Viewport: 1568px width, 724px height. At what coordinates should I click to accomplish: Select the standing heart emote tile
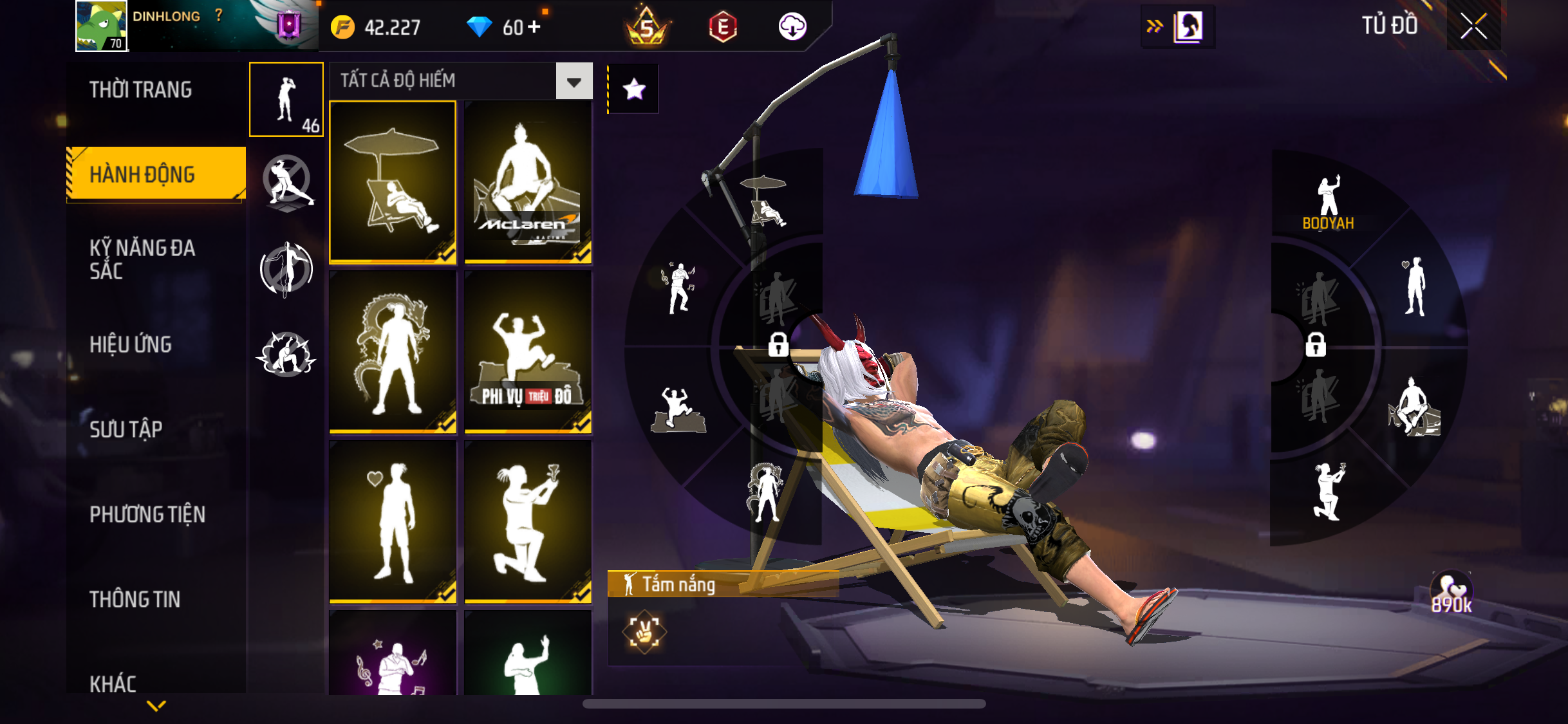coord(393,522)
